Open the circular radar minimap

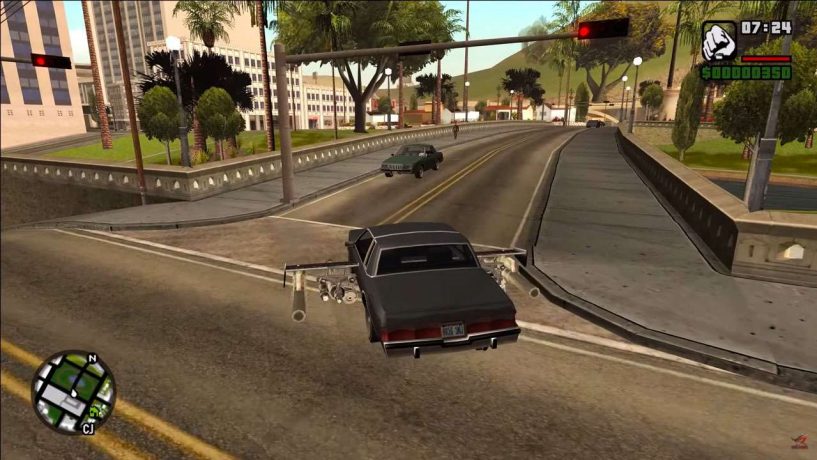[73, 391]
